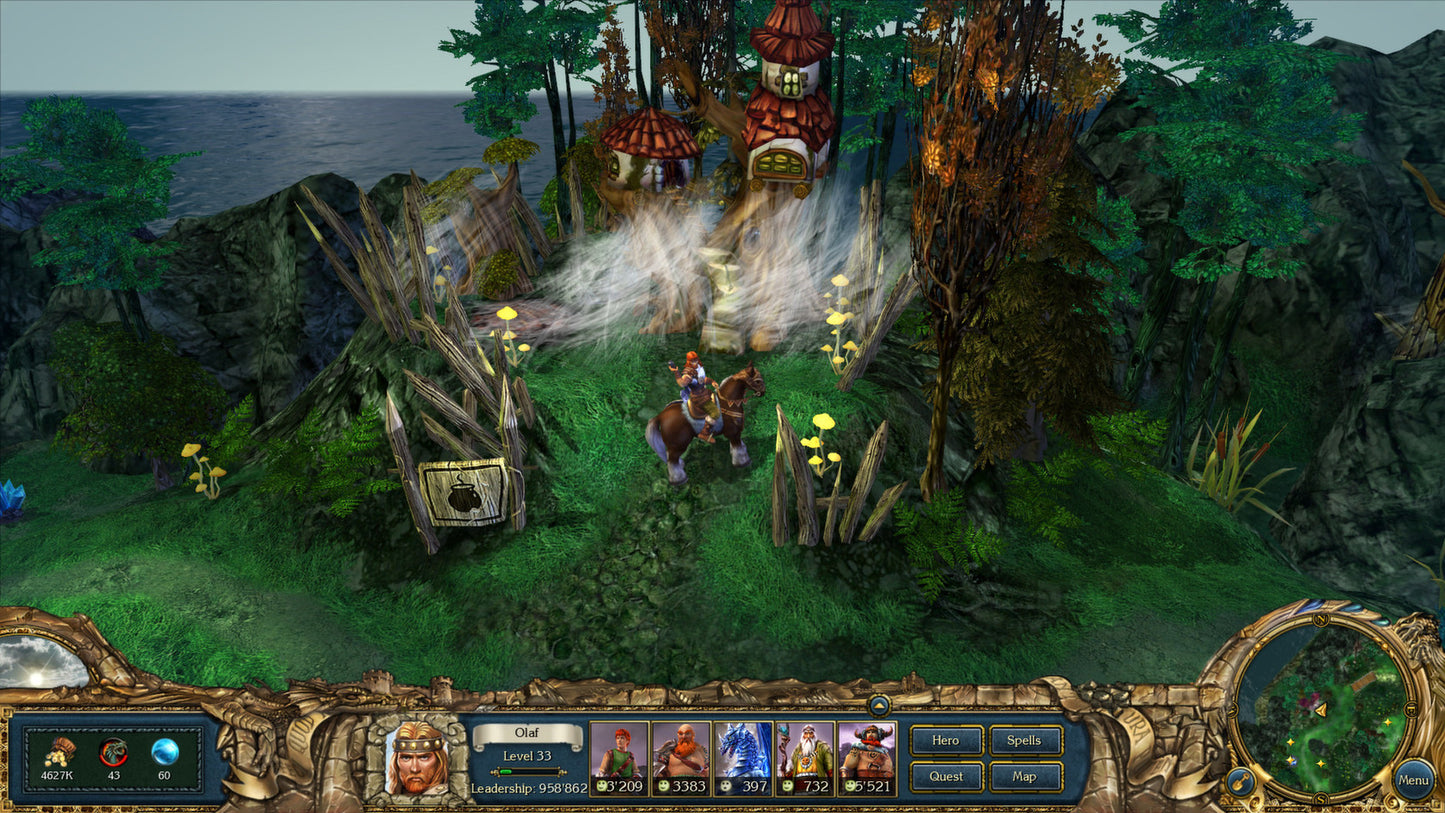This screenshot has height=813, width=1445.
Task: Open the shovel digging tool beside the minimap
Action: [1241, 779]
